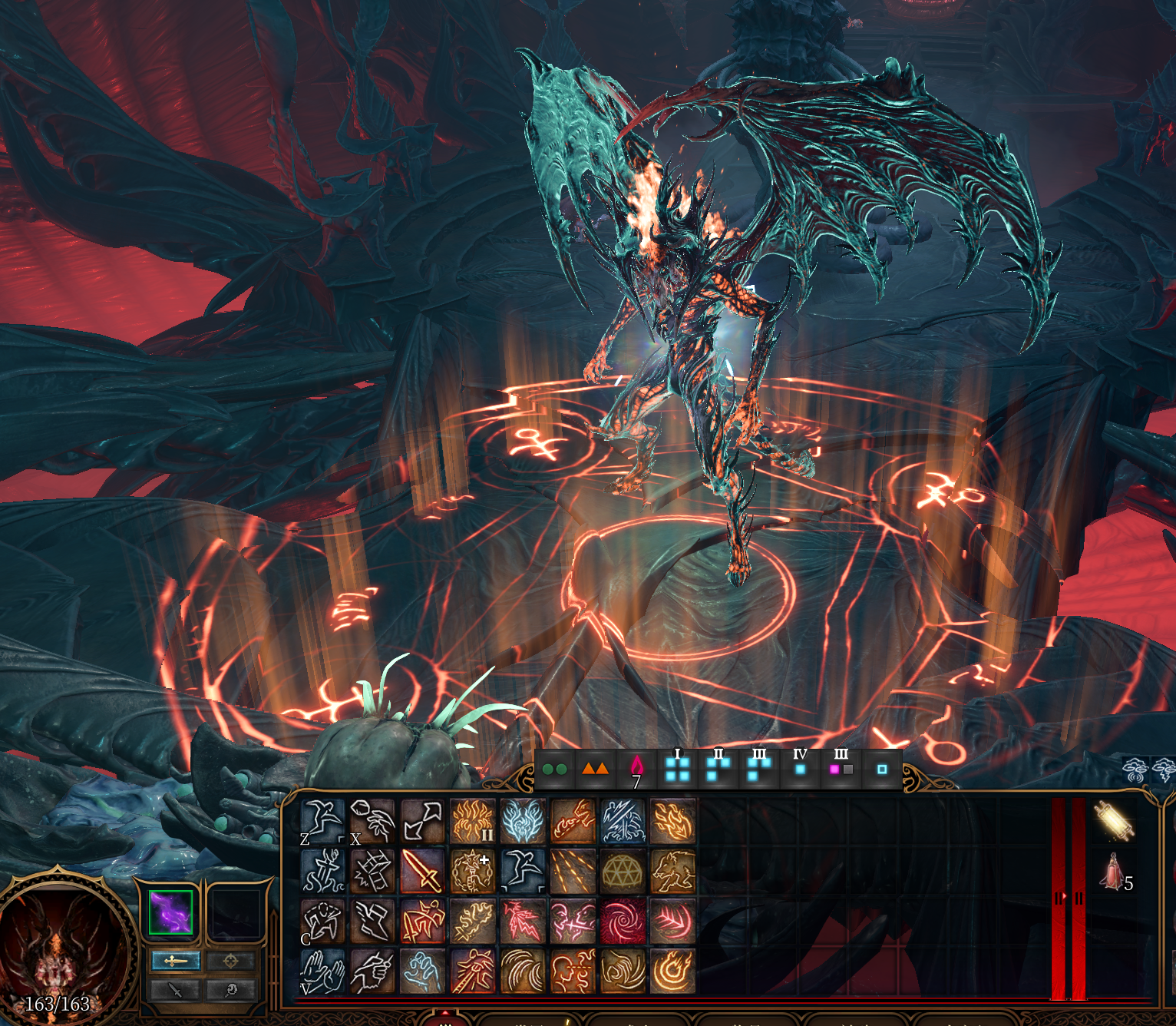
Task: Activate the wolf shapeshift ability
Action: click(x=672, y=871)
